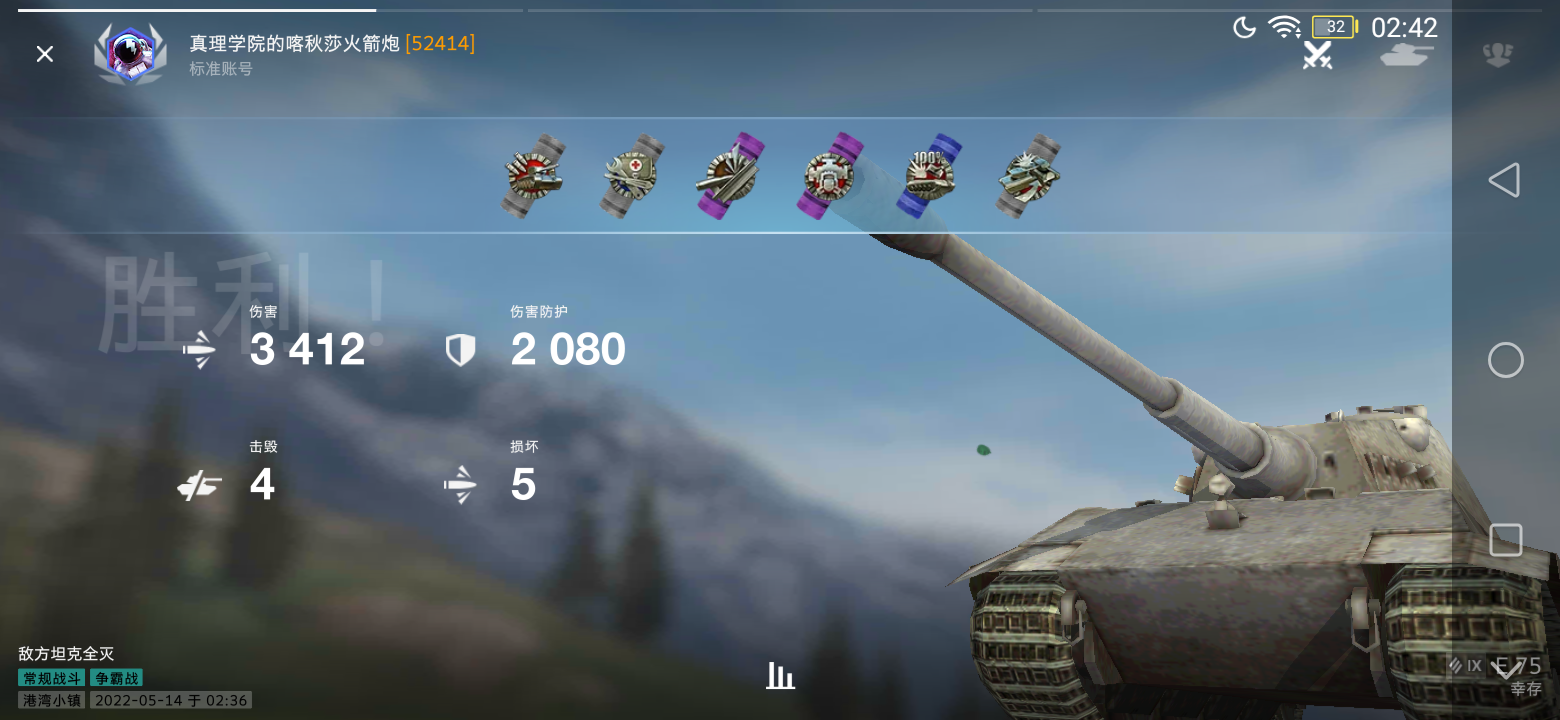Open the platoon members icon top right
The image size is (1560, 720).
tap(1497, 57)
